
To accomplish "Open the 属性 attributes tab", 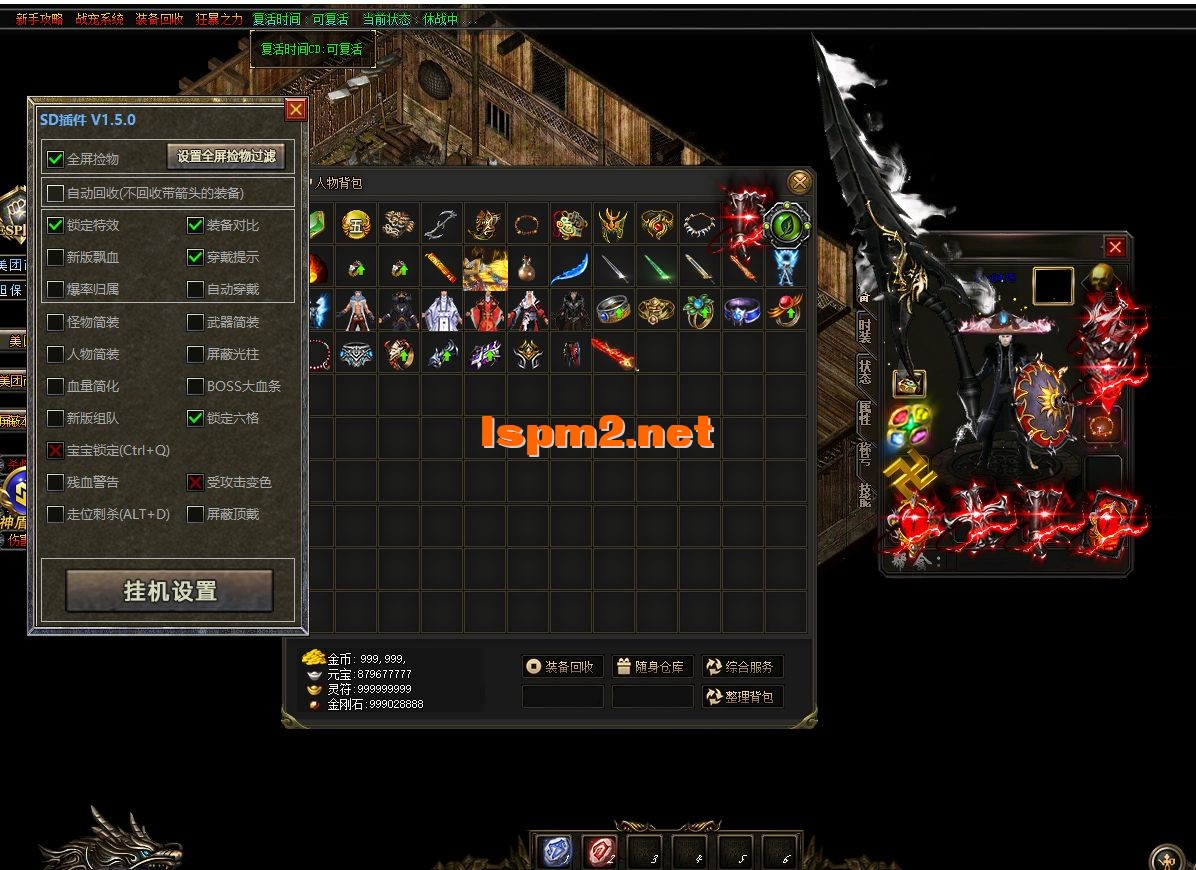I will (x=864, y=412).
